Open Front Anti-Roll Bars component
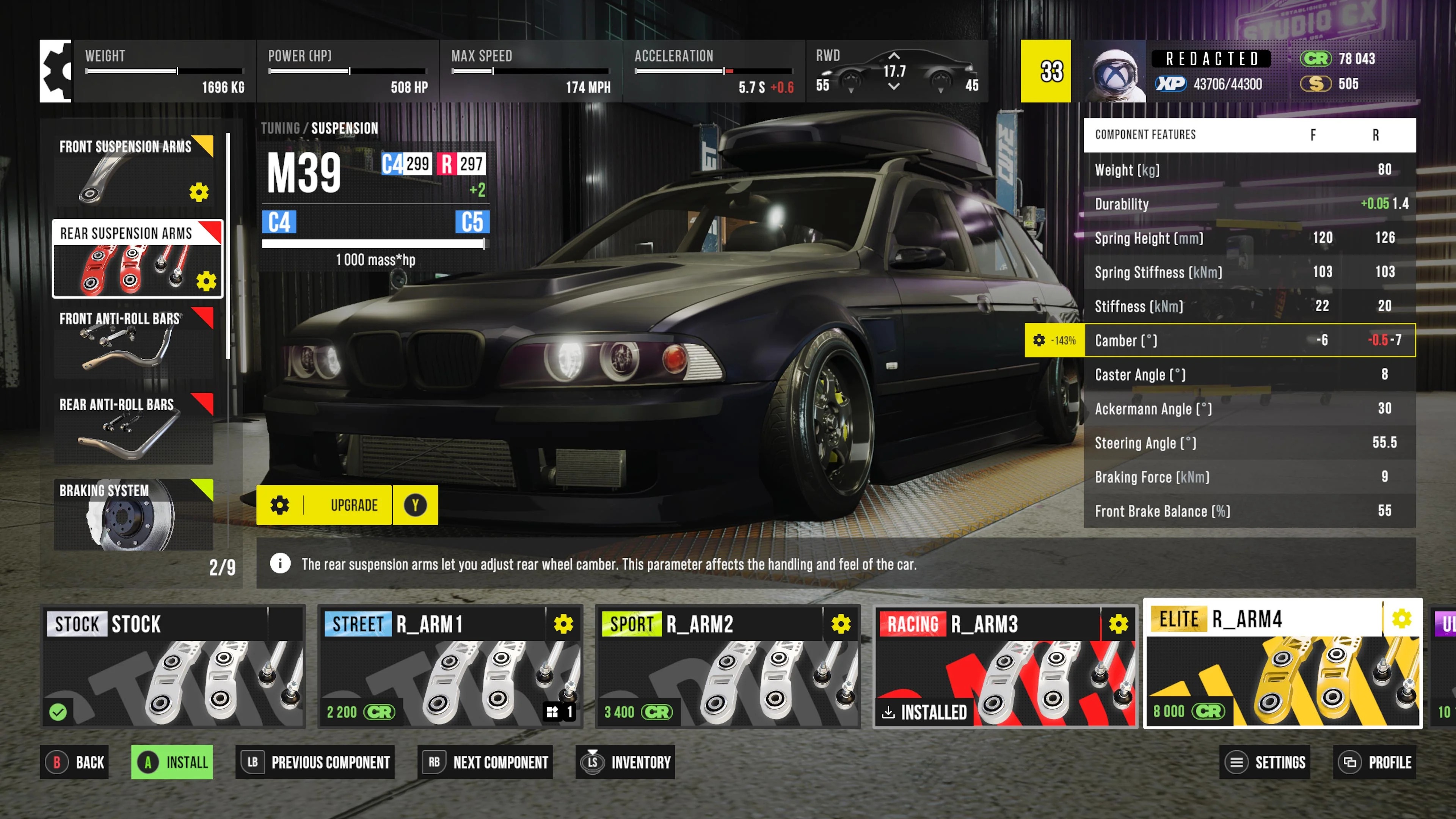Image resolution: width=1456 pixels, height=819 pixels. (133, 342)
